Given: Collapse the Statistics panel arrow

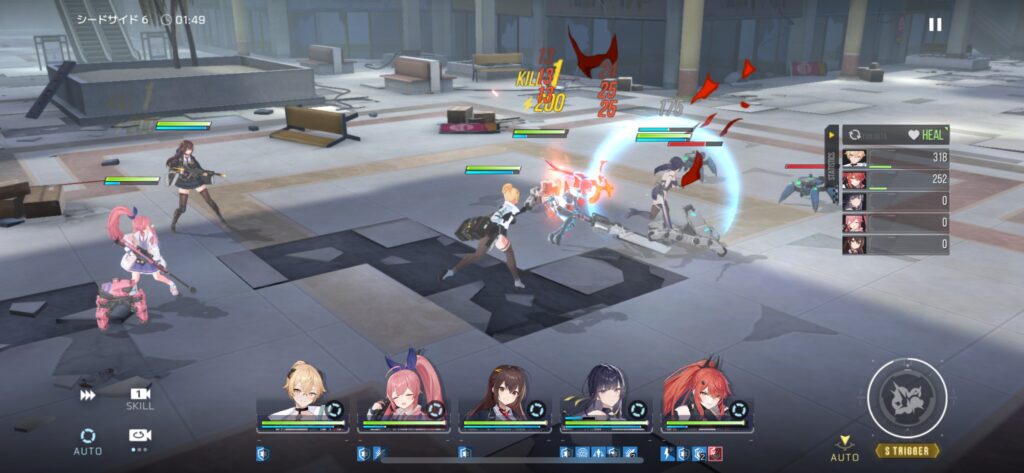Looking at the screenshot, I should [831, 135].
